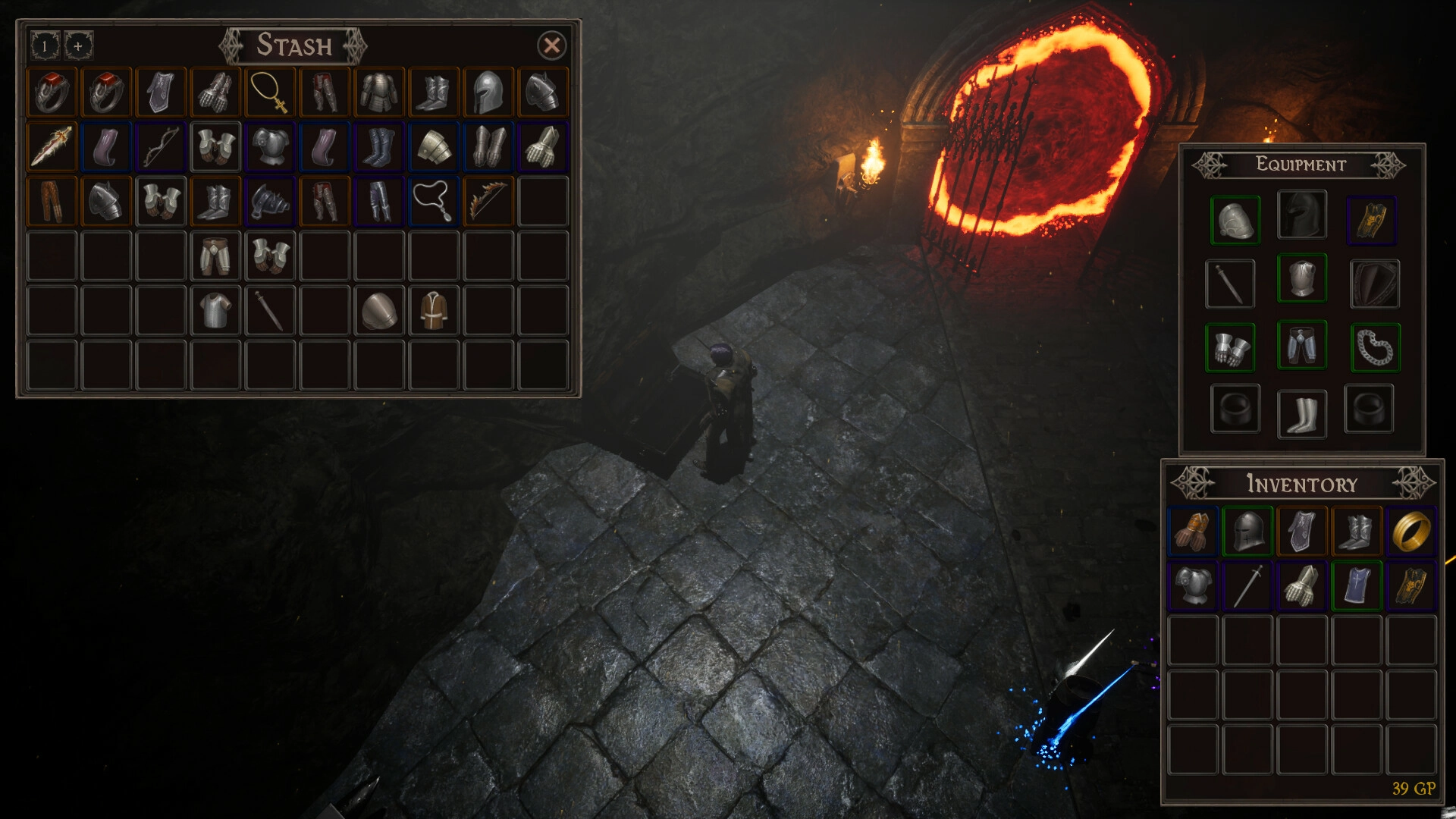Pick the plain sword from the stash
The height and width of the screenshot is (819, 1456).
click(270, 310)
